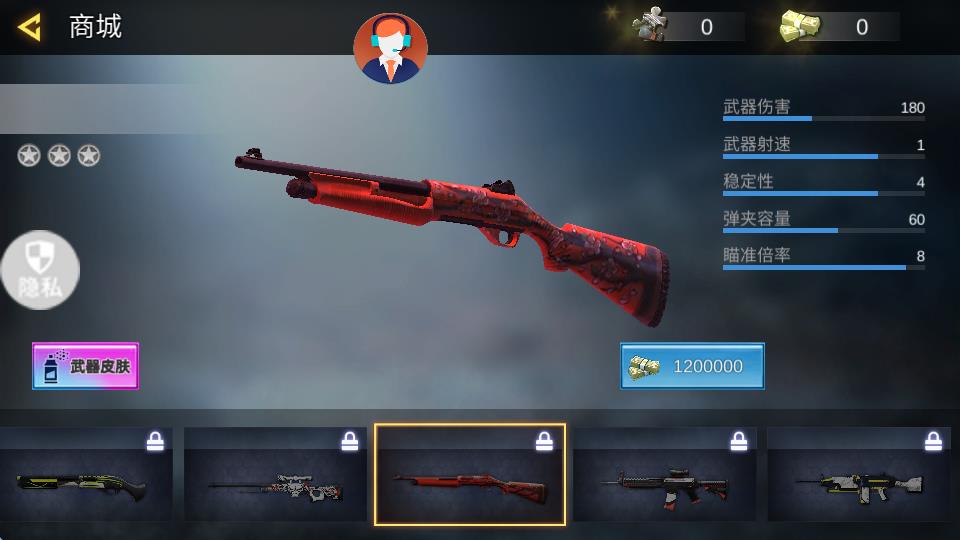Screen dimensions: 960x540
Task: Select the black-yellow shotgun thumbnail
Action: [85, 476]
